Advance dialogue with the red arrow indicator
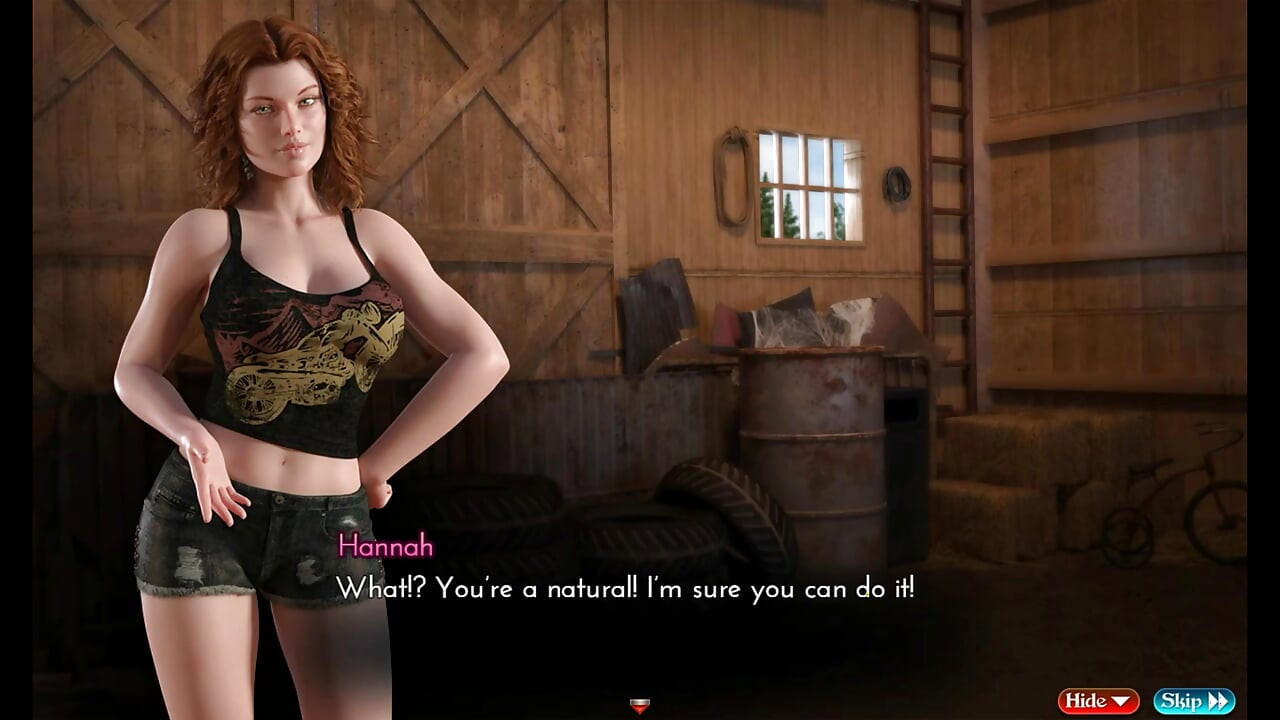1280x720 pixels. point(640,707)
